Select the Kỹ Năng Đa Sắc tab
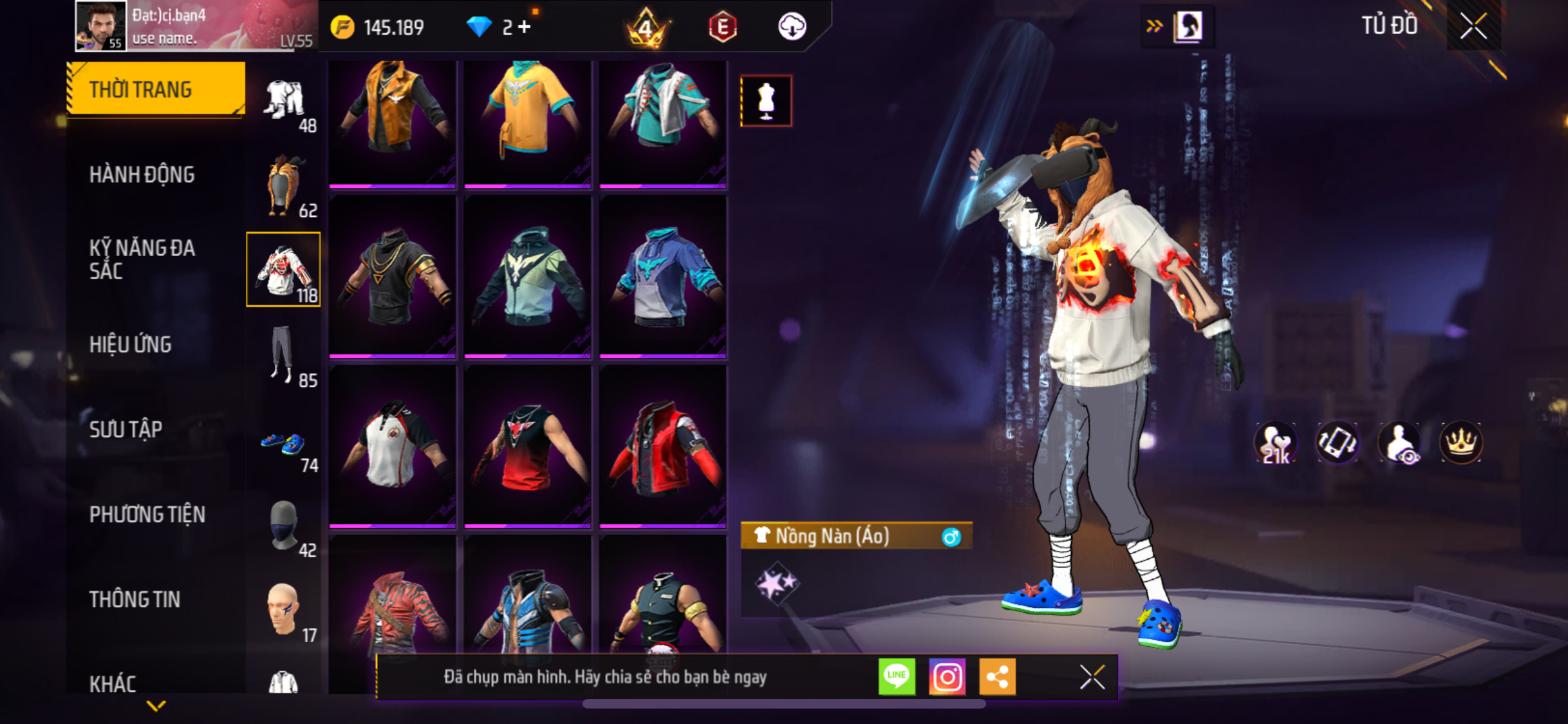Screen dimensions: 1568x724 pos(142,259)
